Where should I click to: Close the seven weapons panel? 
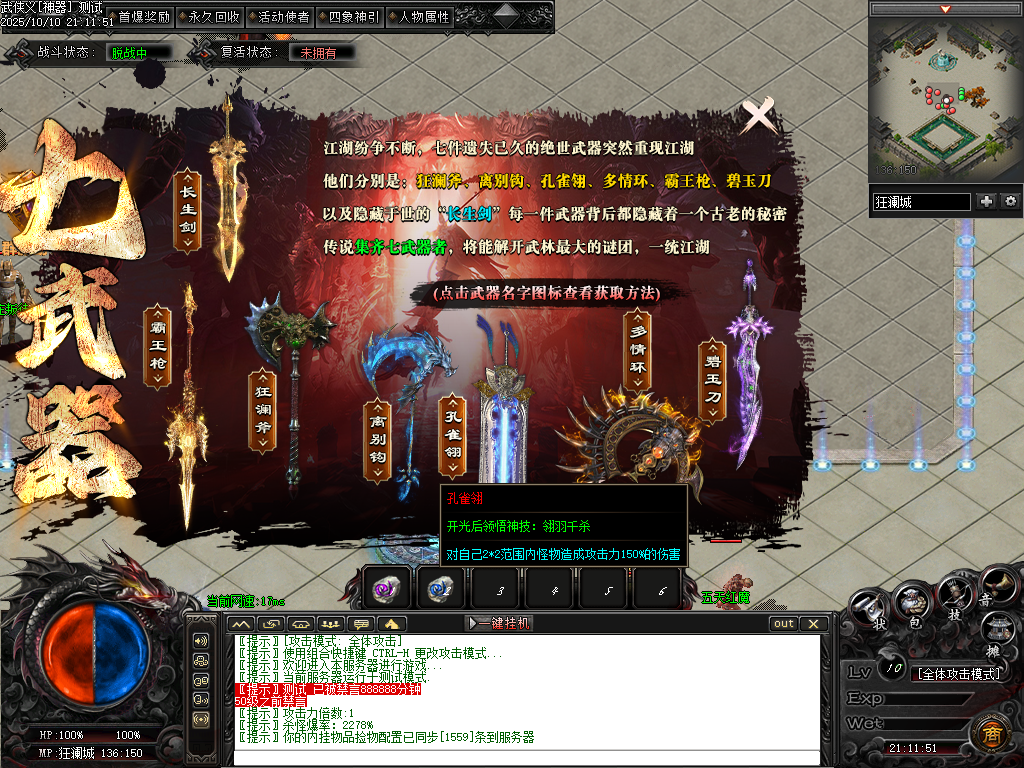pyautogui.click(x=759, y=116)
